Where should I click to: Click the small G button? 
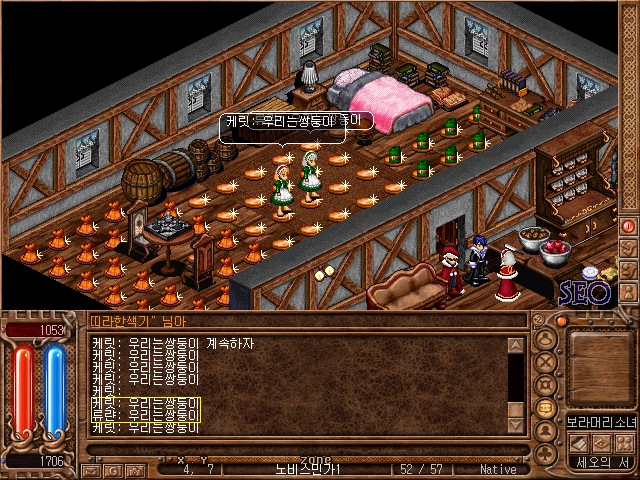115,469
